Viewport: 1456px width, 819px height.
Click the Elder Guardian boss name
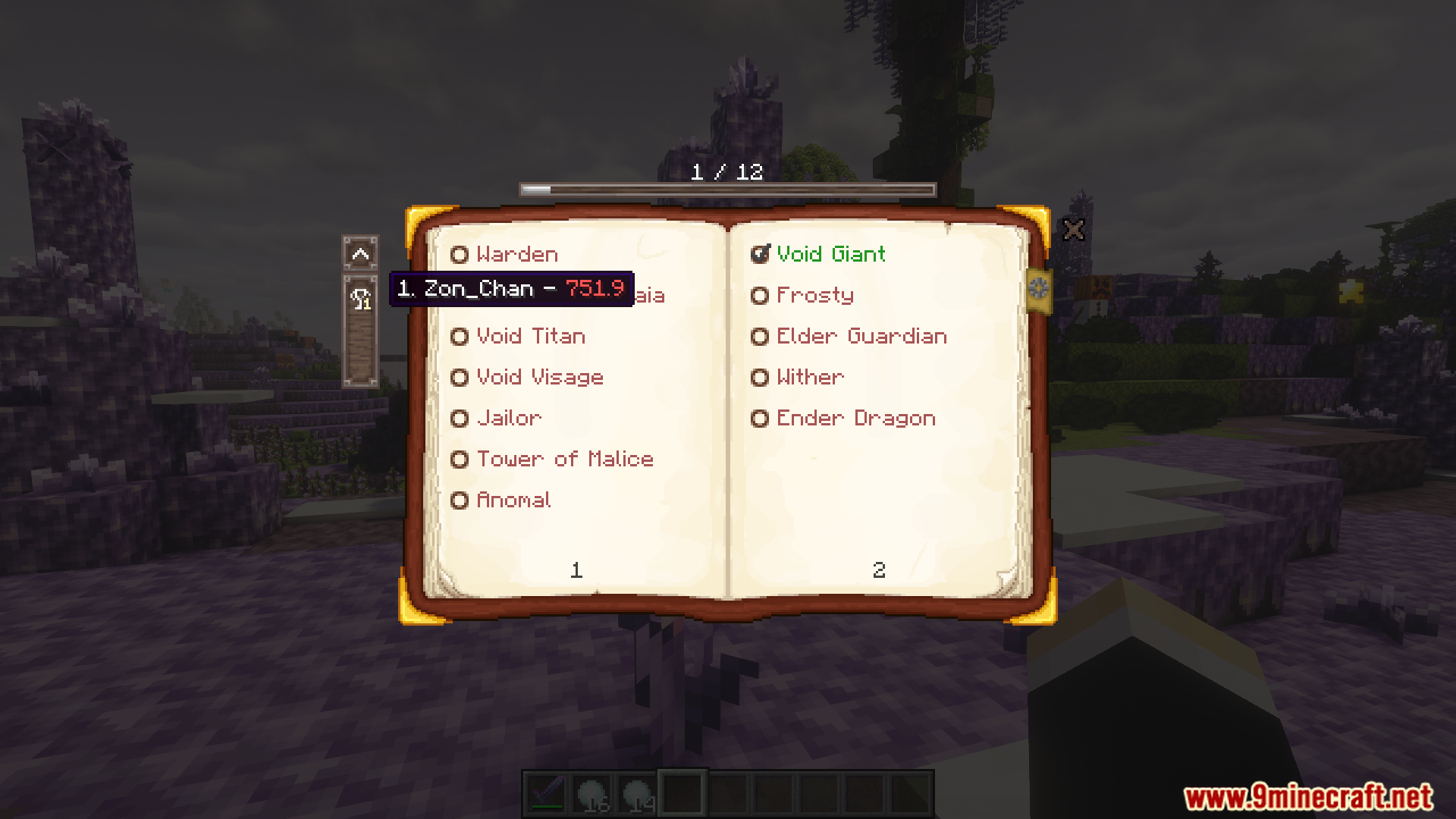861,336
